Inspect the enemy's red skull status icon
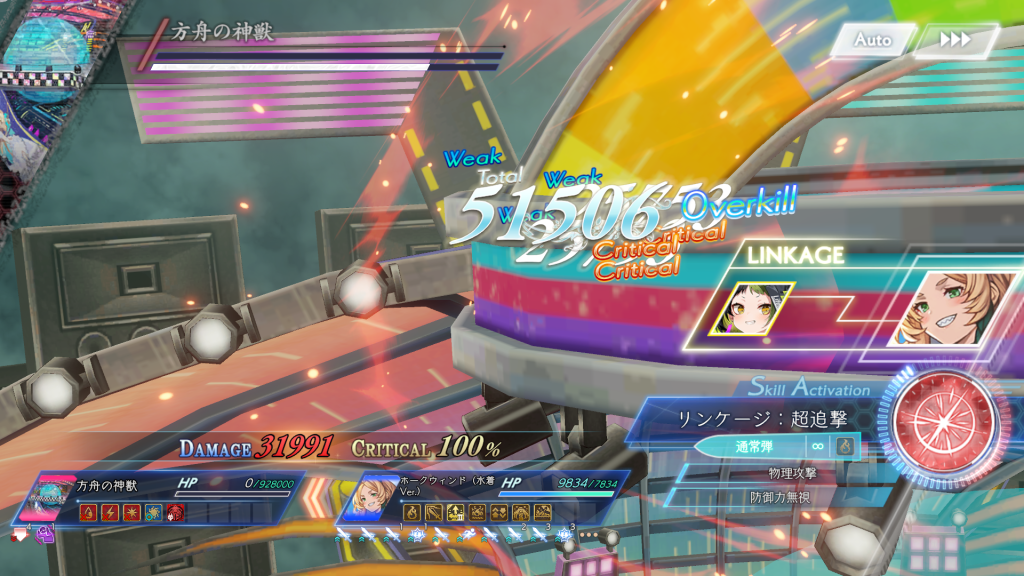 click(x=176, y=513)
